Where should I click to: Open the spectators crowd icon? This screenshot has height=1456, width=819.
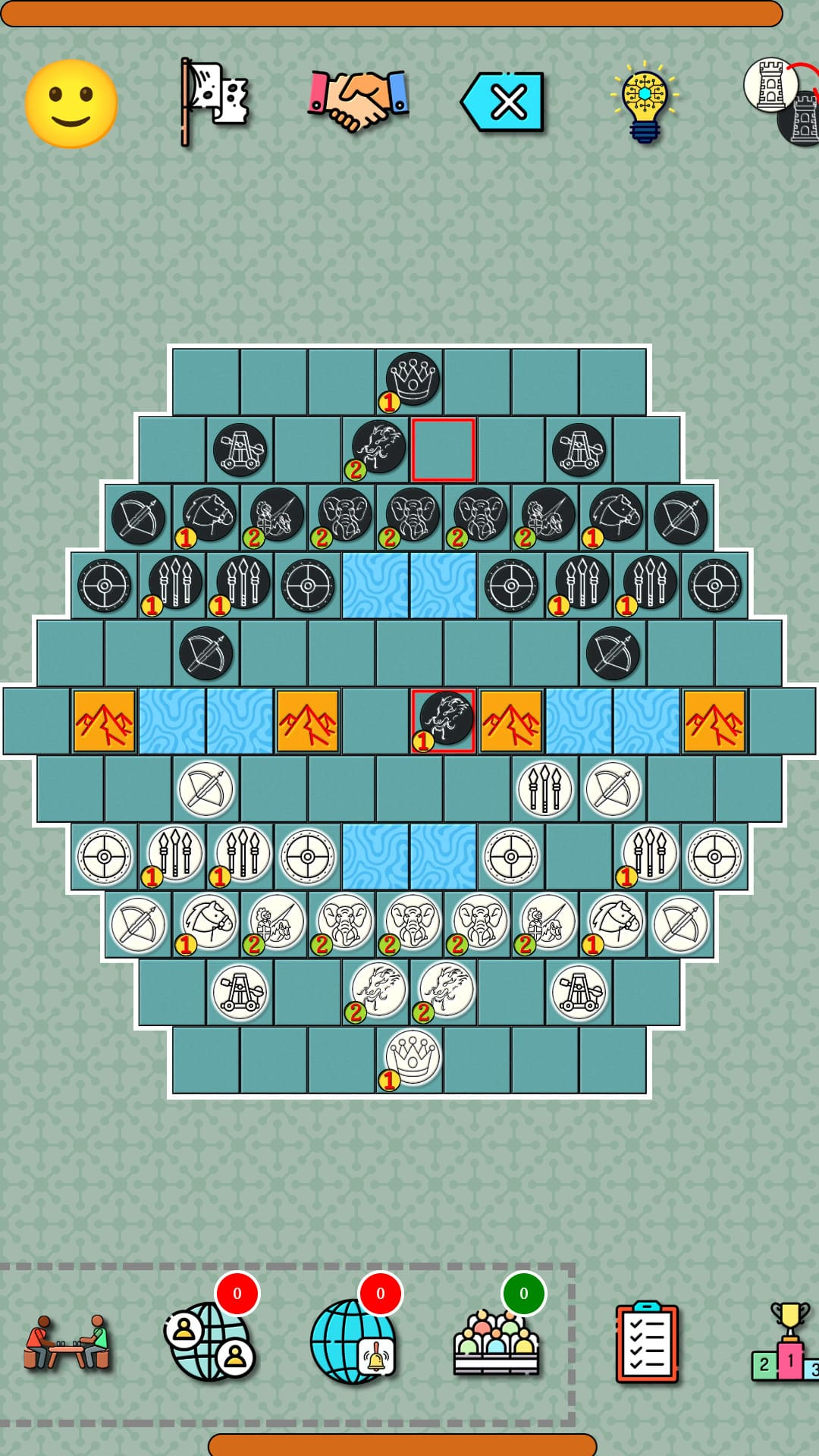point(497,1342)
